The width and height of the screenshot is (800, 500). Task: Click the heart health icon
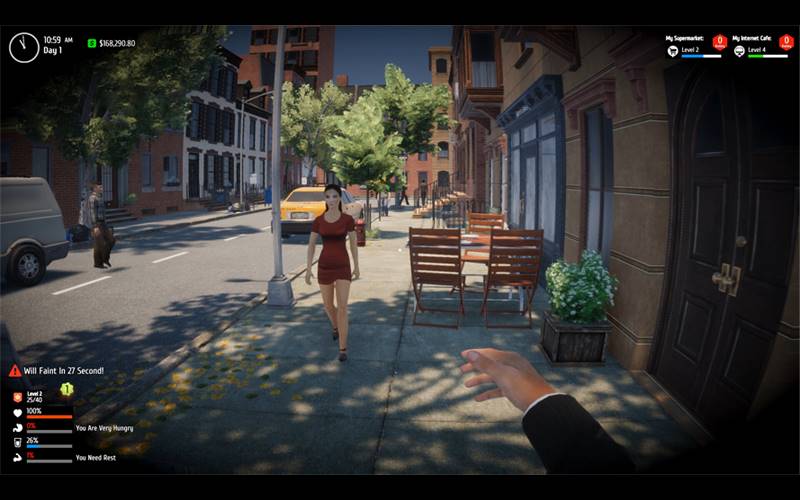pyautogui.click(x=17, y=412)
